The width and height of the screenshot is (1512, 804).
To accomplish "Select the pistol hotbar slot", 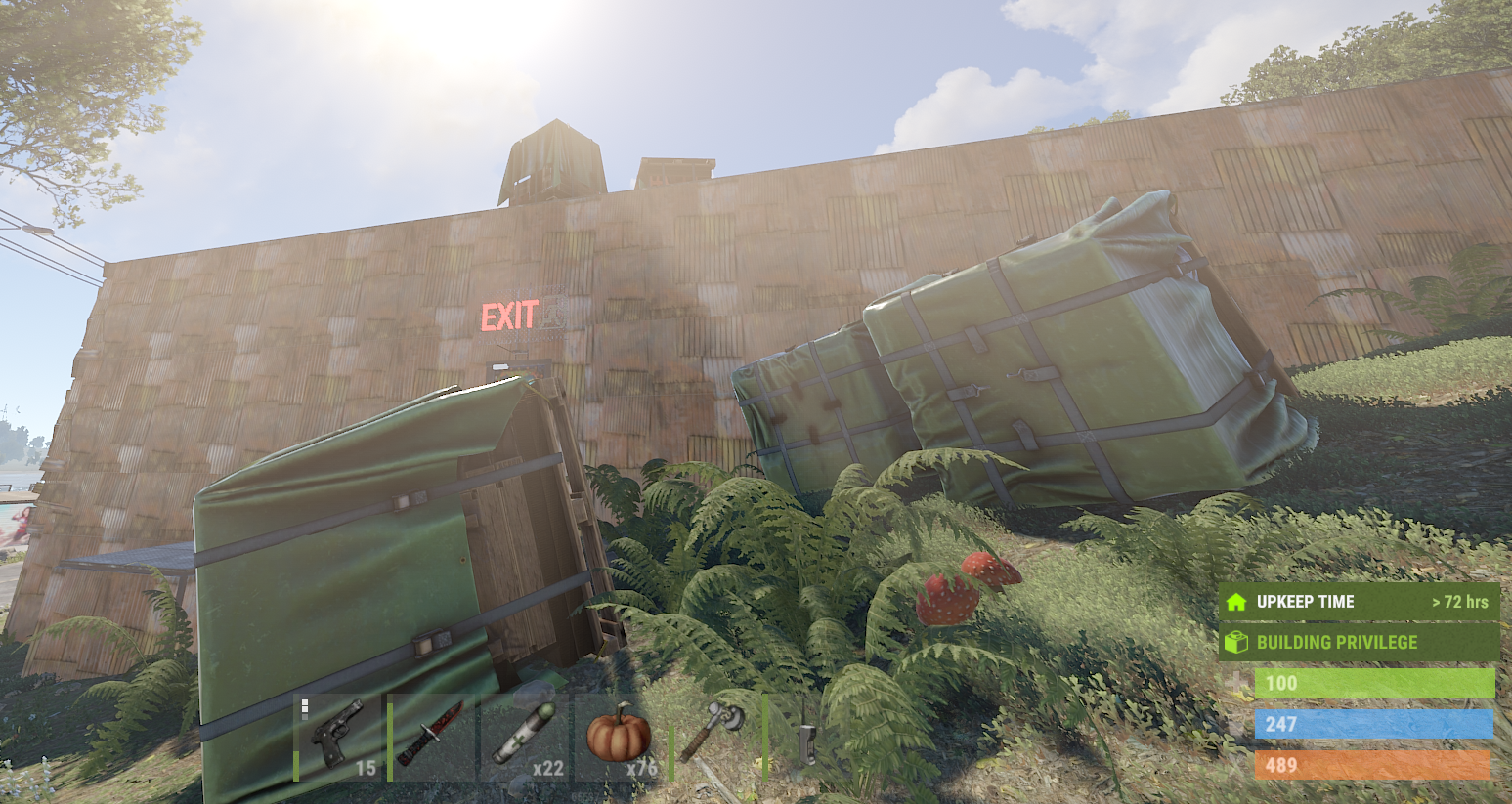I will [x=337, y=738].
